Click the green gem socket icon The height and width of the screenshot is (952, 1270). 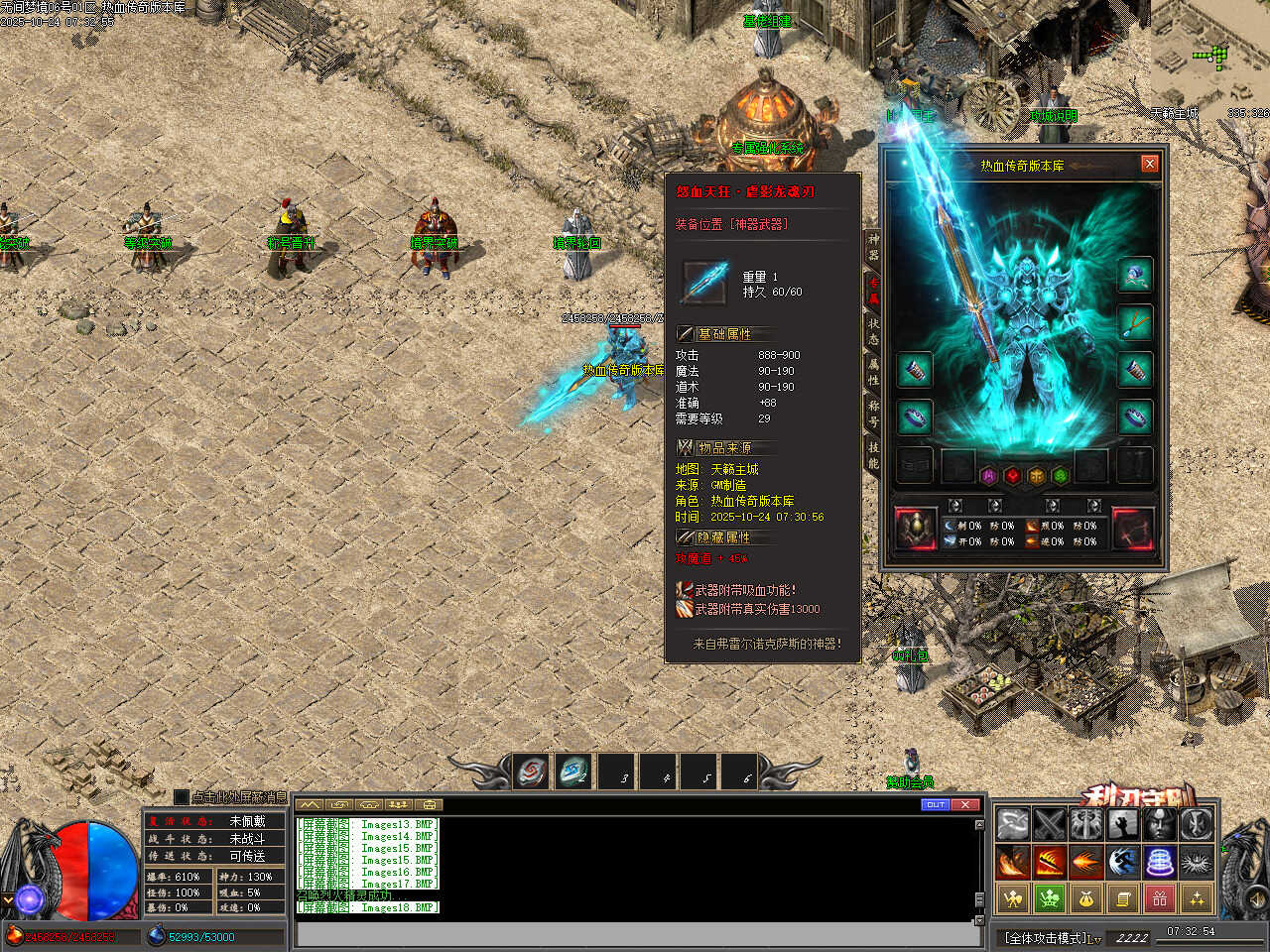(1060, 476)
